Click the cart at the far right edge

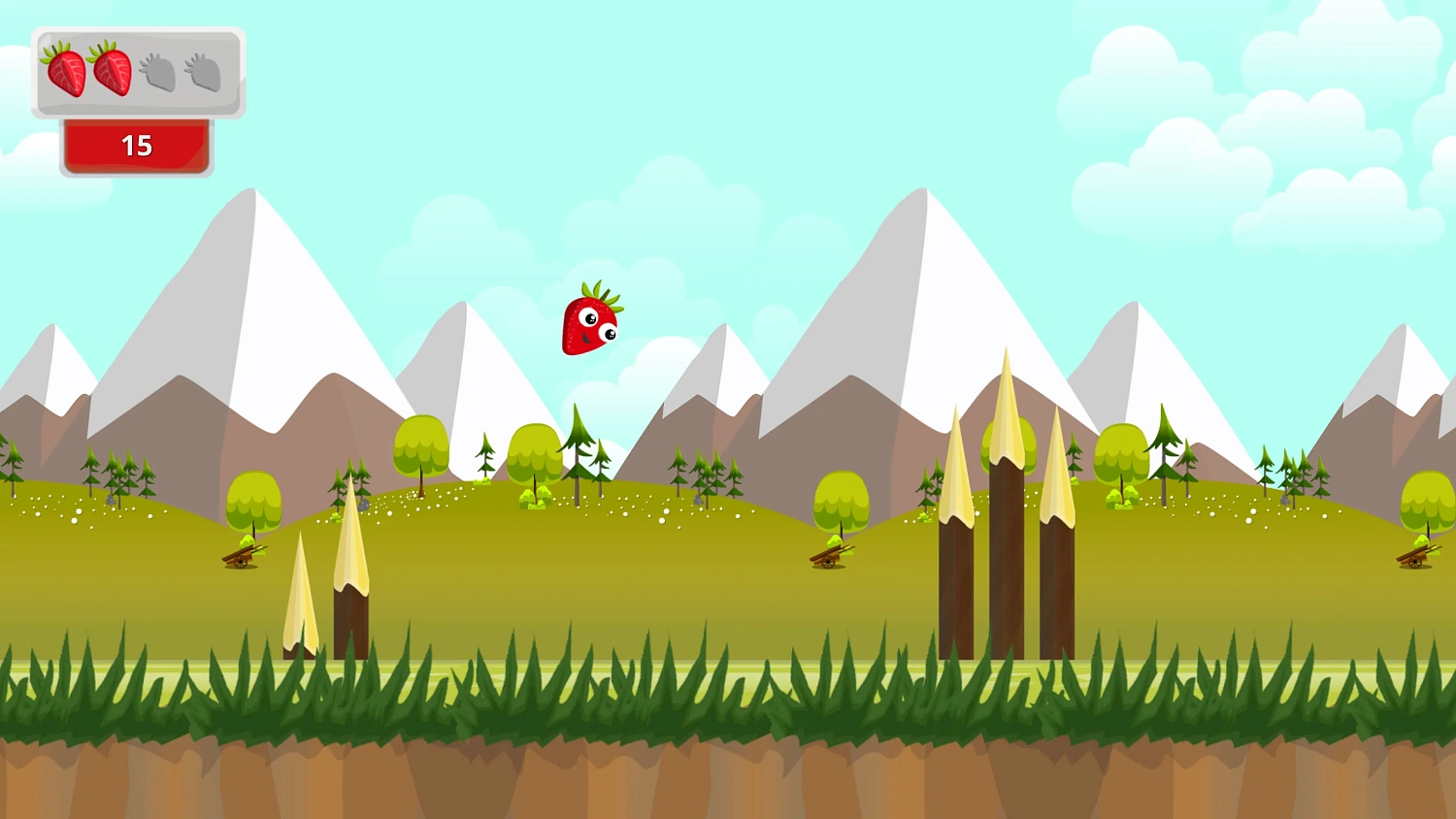point(1420,560)
